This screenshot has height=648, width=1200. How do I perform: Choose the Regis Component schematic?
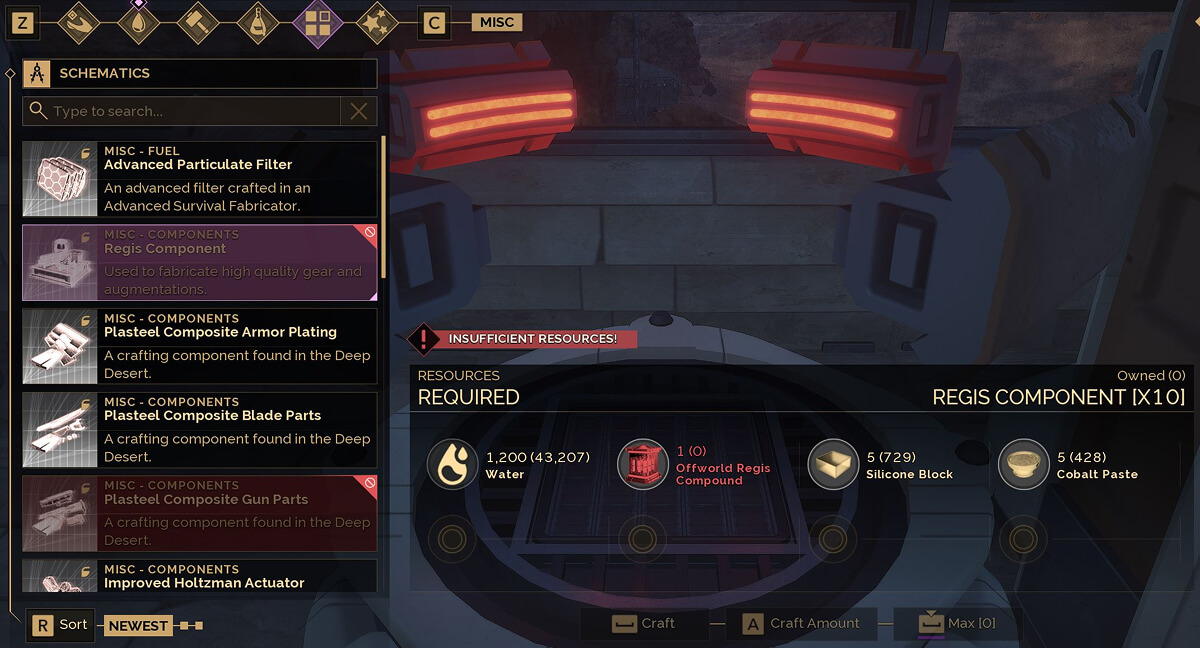(x=200, y=262)
